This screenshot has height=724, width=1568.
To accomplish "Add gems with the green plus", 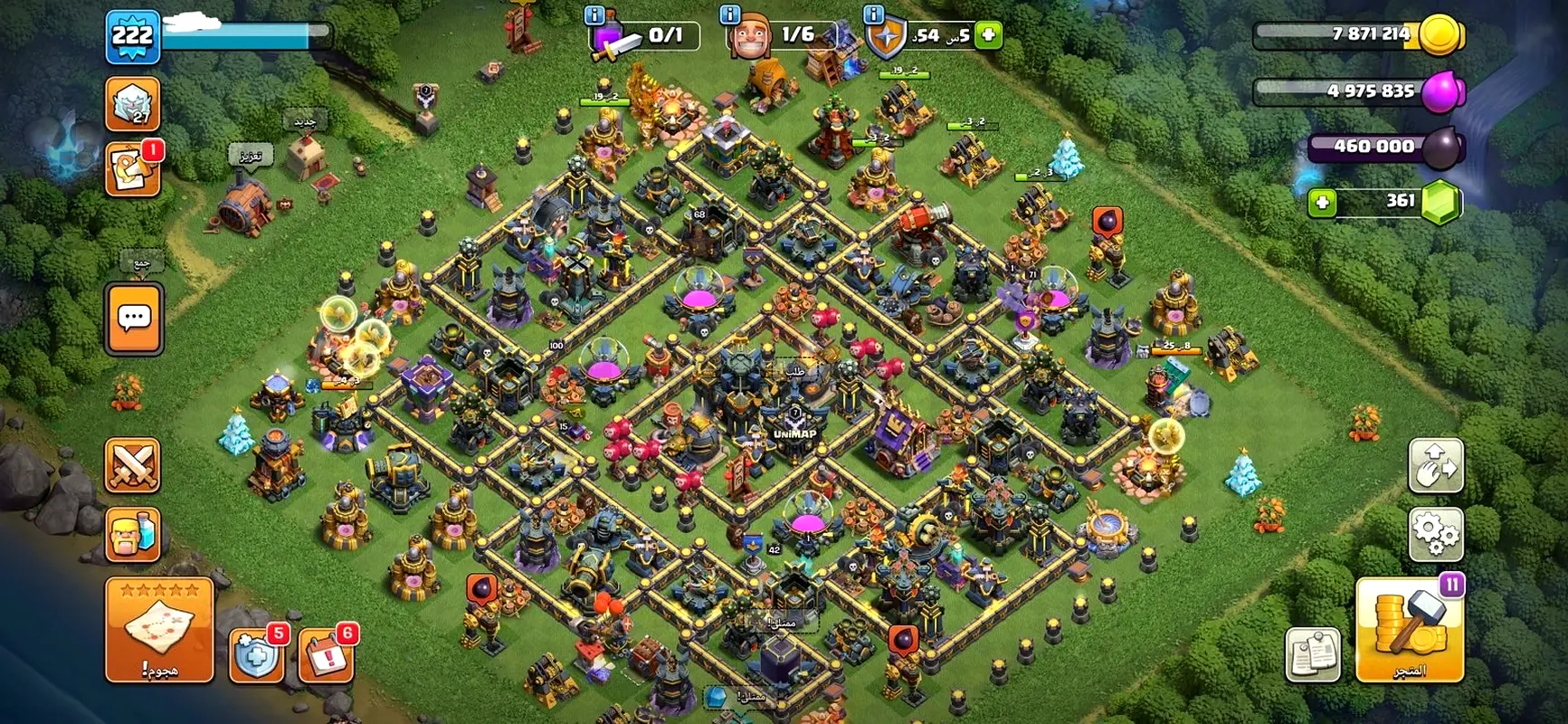I will (1322, 202).
